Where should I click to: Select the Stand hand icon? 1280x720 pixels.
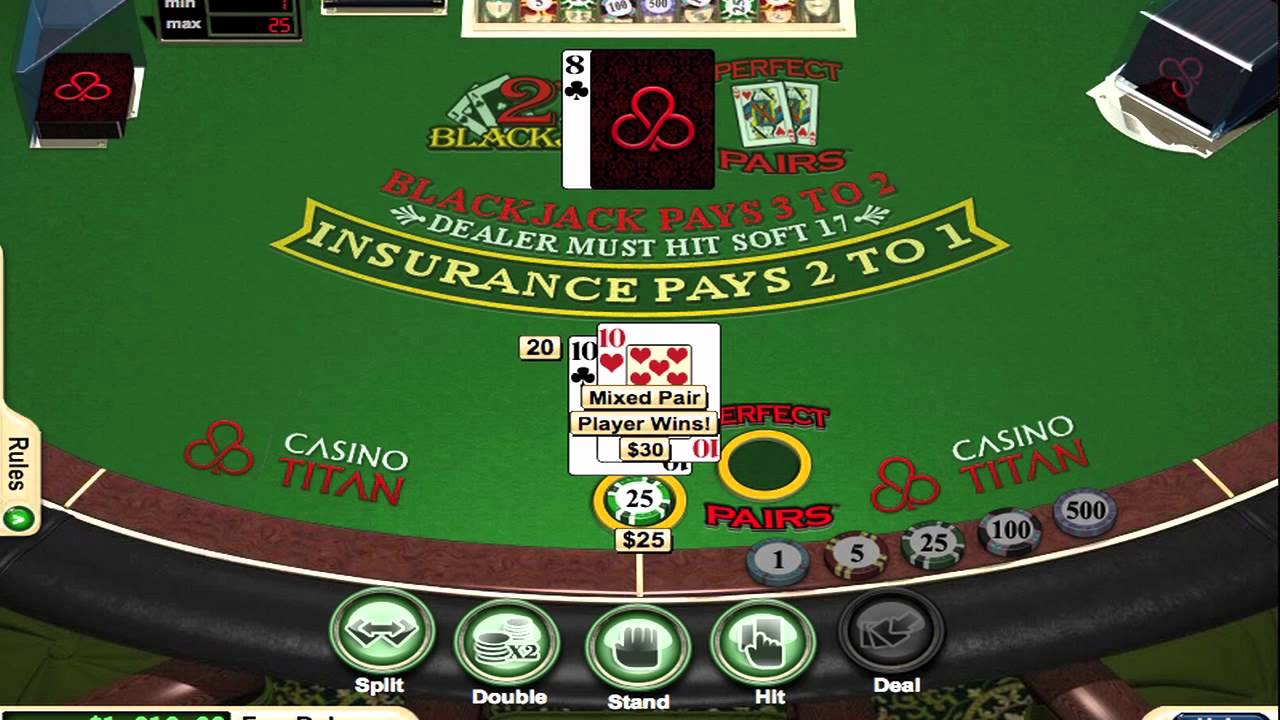[x=638, y=645]
